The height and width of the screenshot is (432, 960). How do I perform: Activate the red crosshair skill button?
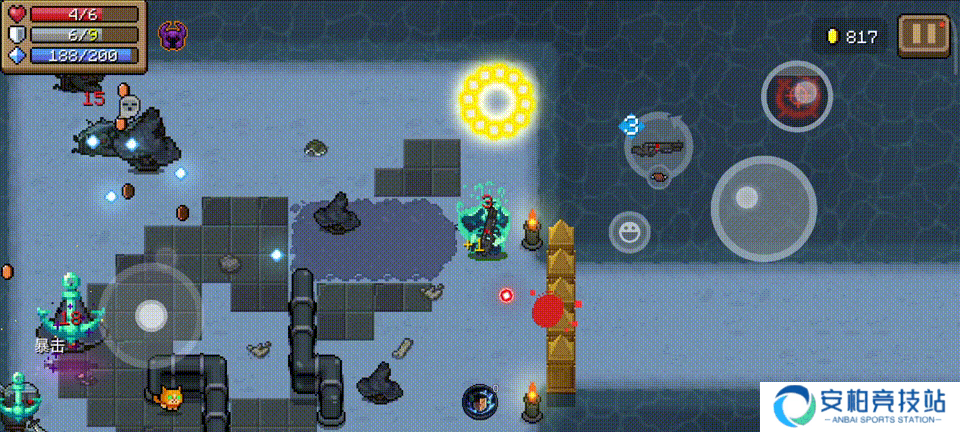point(797,96)
